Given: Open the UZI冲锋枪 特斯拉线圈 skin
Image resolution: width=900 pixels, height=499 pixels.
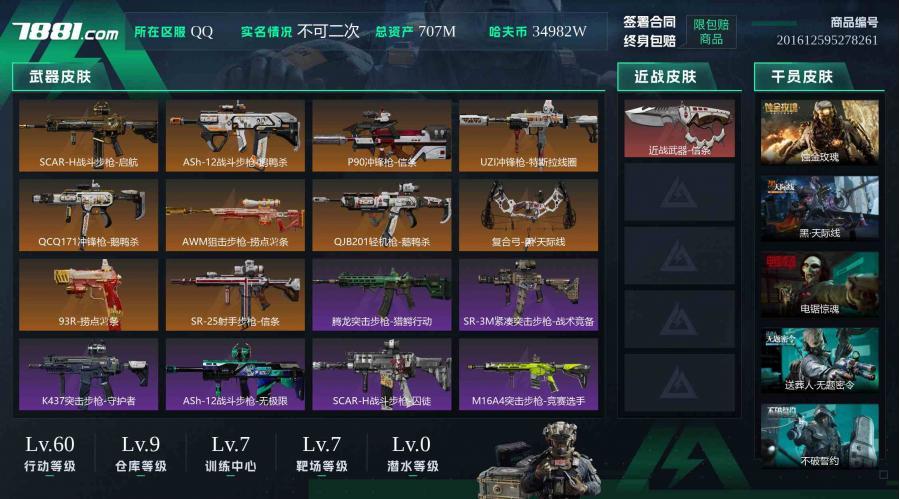Looking at the screenshot, I should coord(528,134).
